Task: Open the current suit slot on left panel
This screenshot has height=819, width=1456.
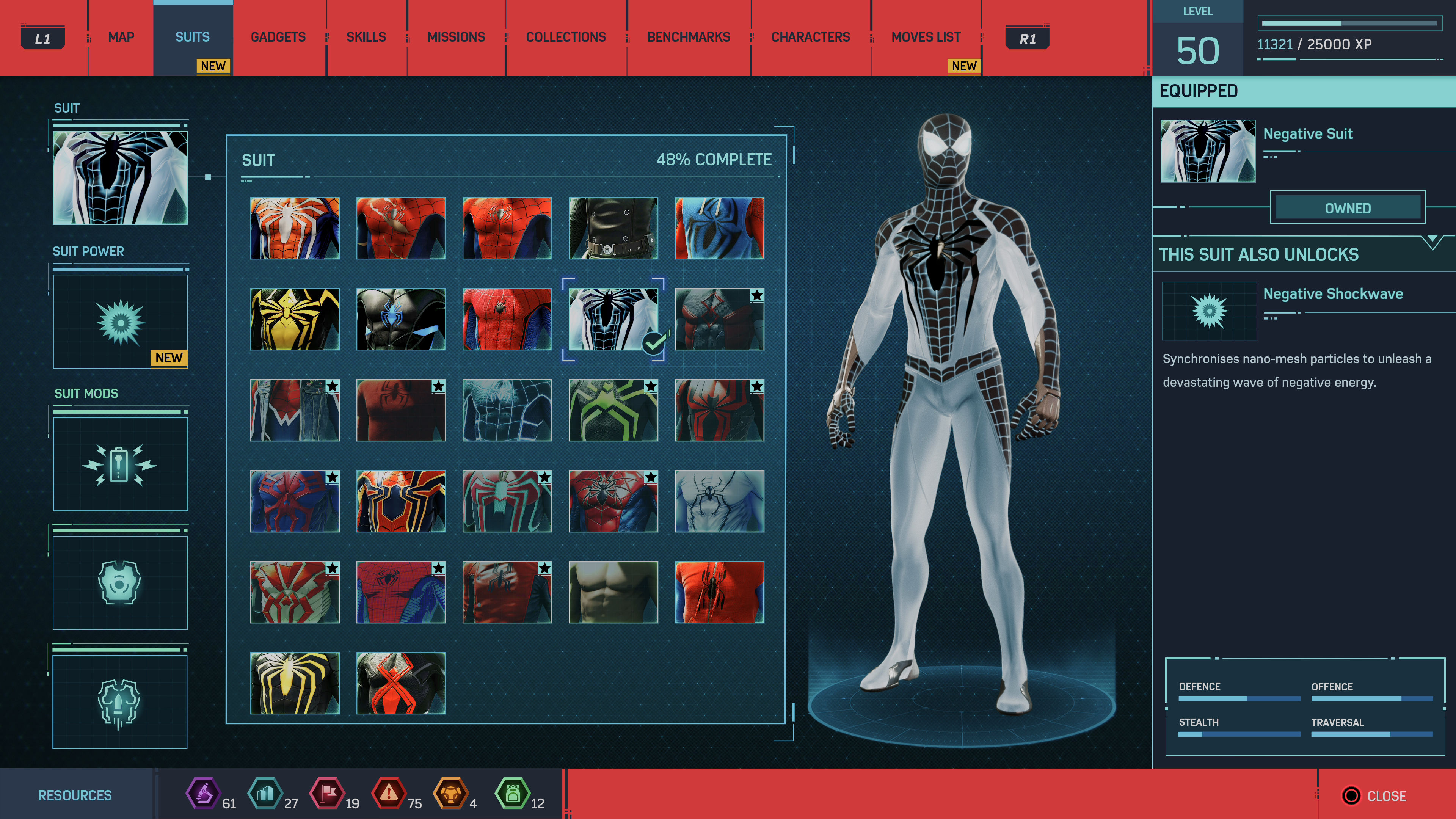Action: click(x=120, y=177)
